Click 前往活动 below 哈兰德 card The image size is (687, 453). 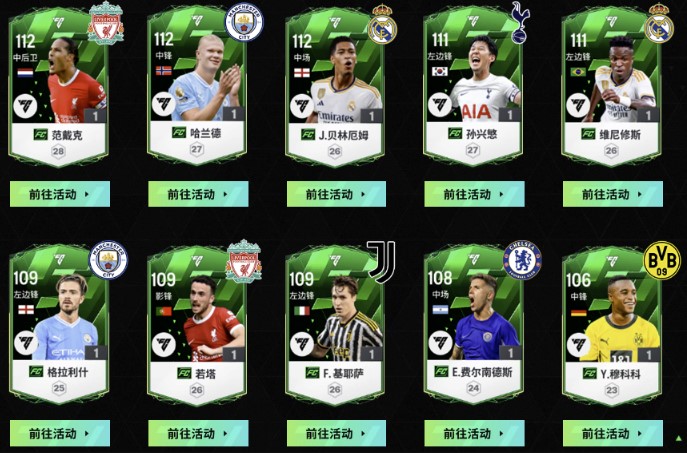coord(197,194)
